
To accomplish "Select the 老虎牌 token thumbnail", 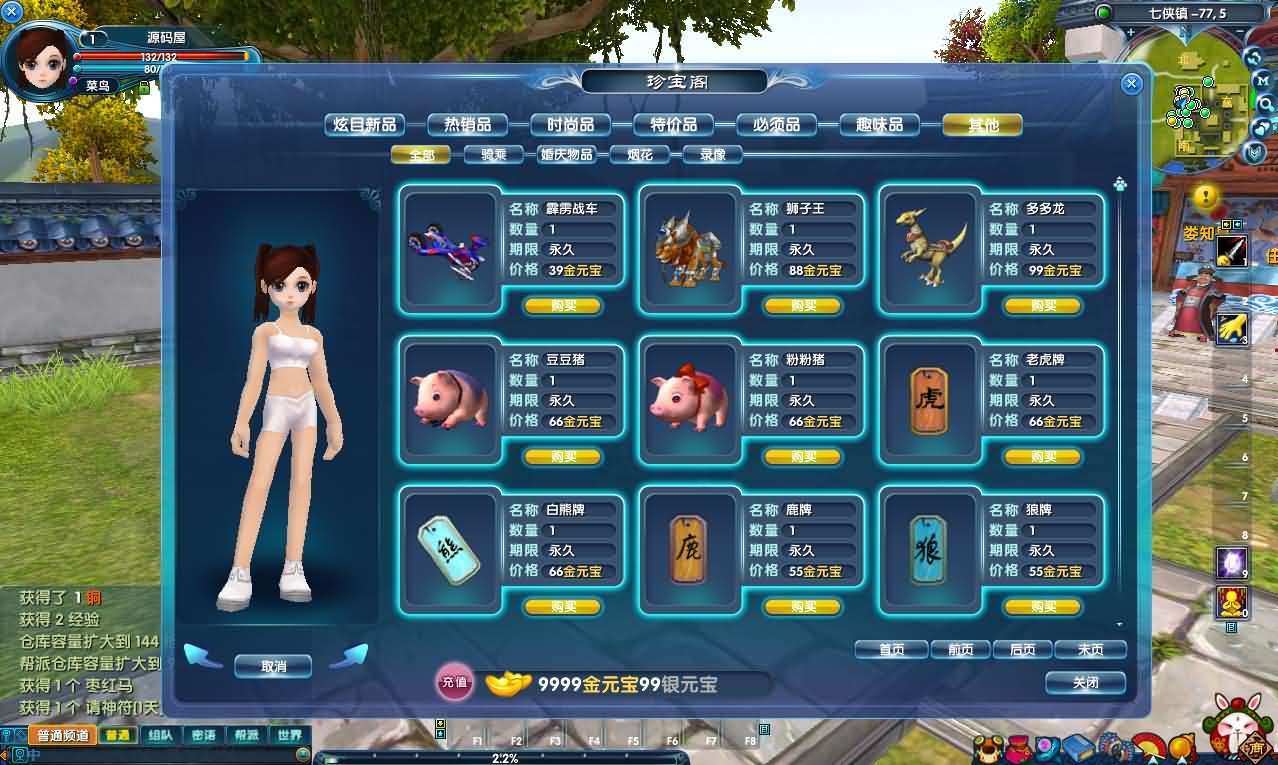I will [x=929, y=399].
